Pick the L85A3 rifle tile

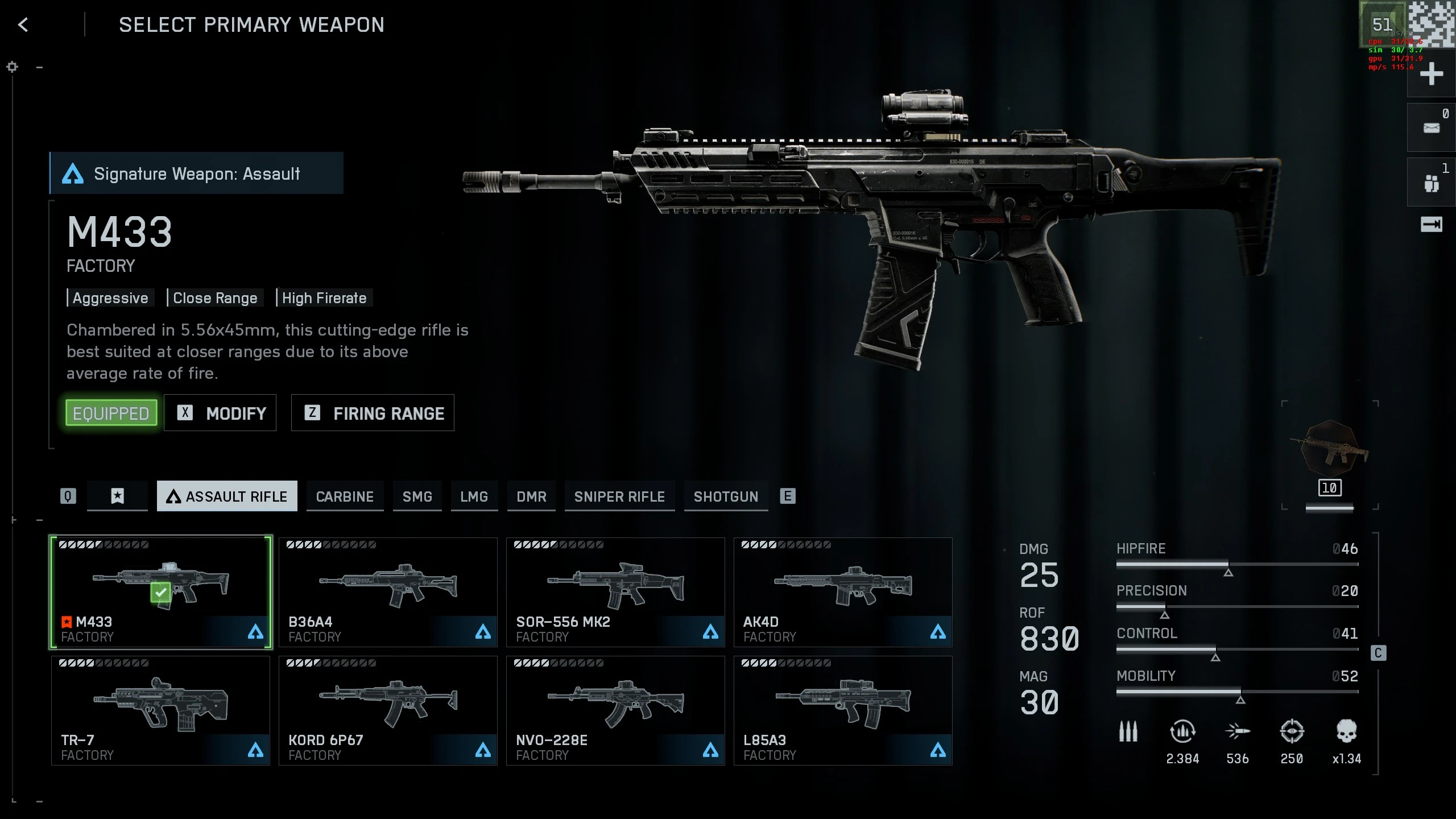tap(843, 710)
